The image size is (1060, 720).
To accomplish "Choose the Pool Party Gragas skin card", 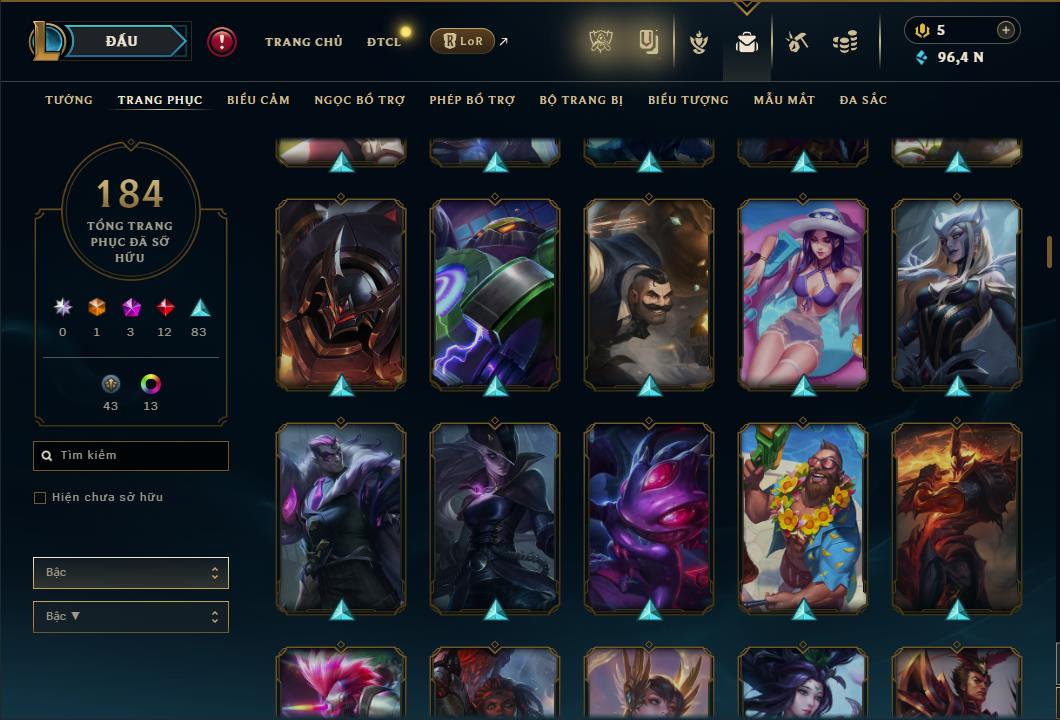I will pos(803,517).
